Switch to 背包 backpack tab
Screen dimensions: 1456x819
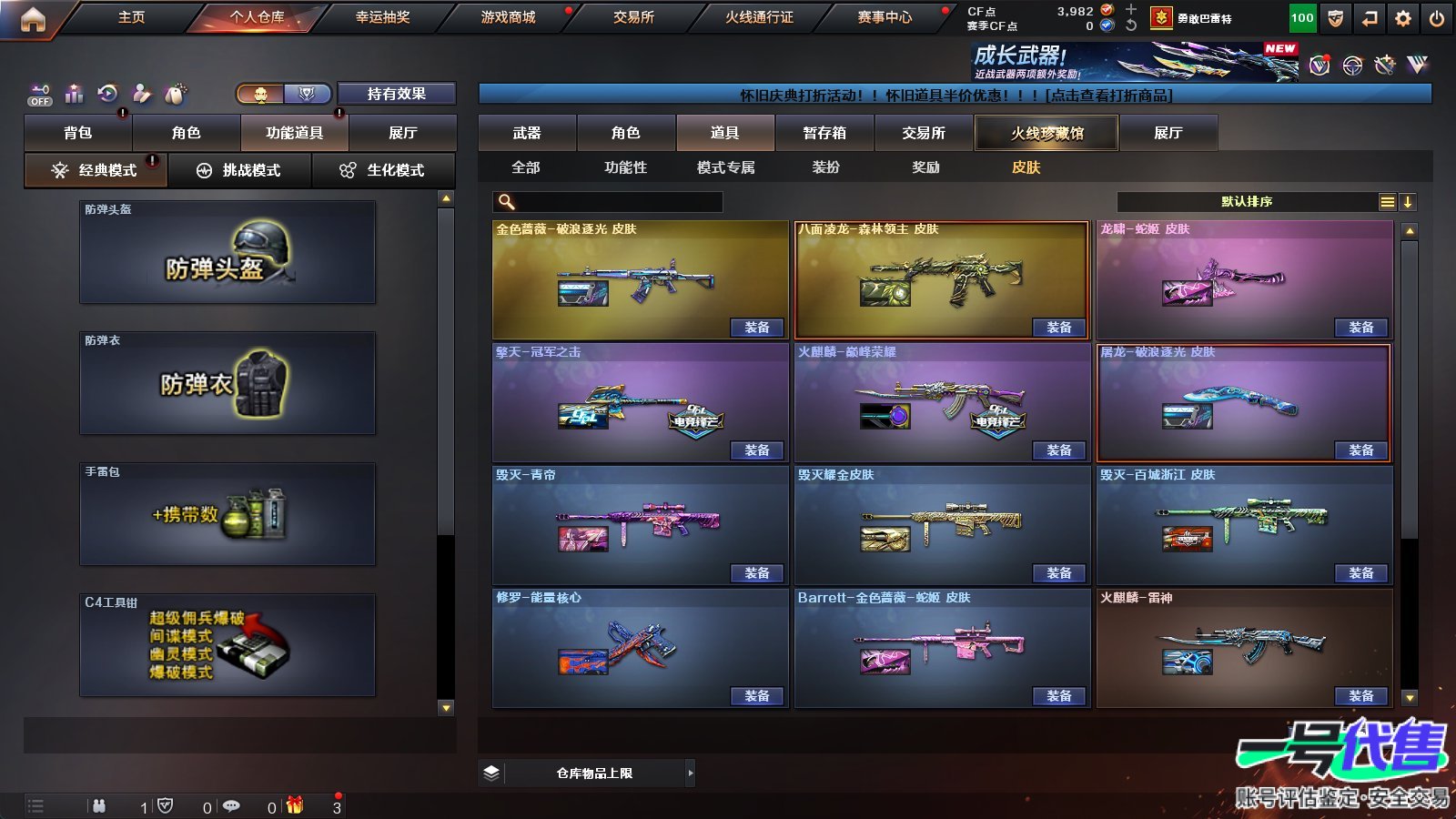click(x=78, y=133)
